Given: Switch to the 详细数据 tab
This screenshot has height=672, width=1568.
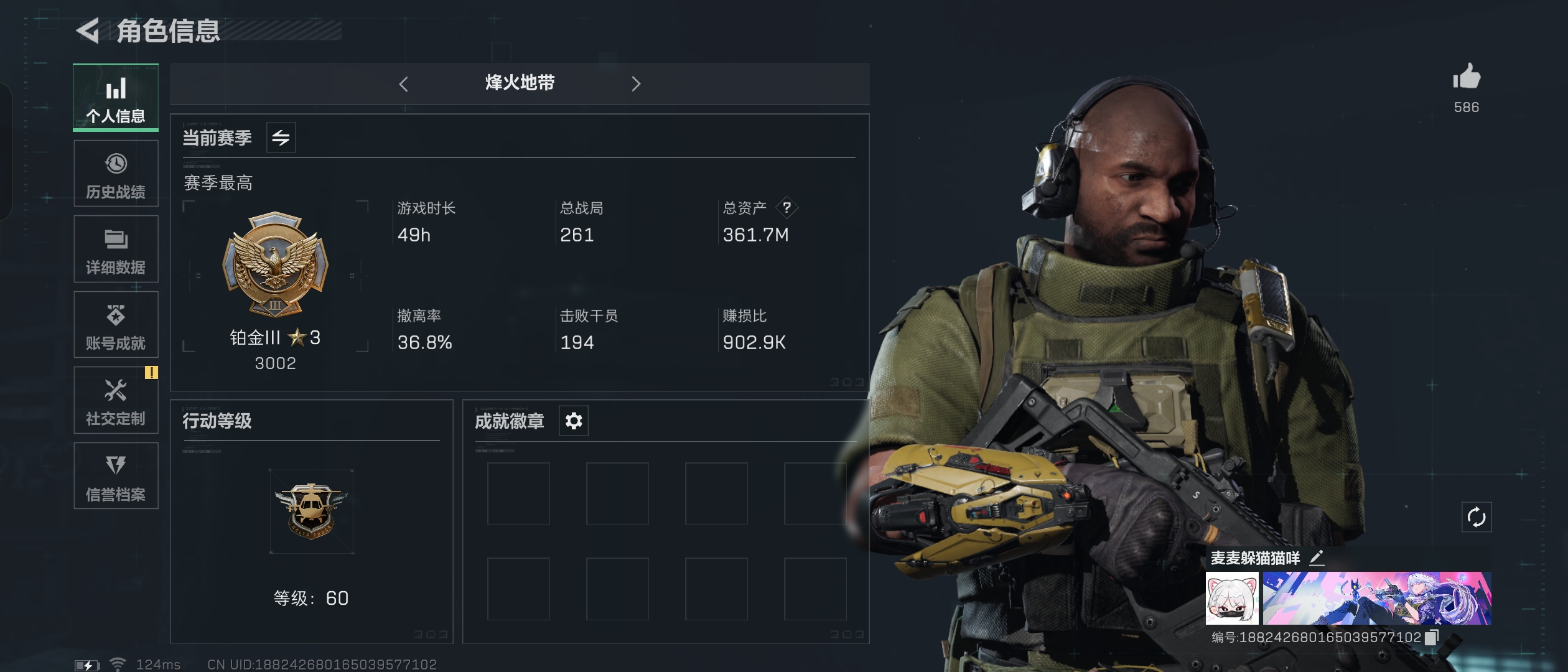Looking at the screenshot, I should 116,250.
